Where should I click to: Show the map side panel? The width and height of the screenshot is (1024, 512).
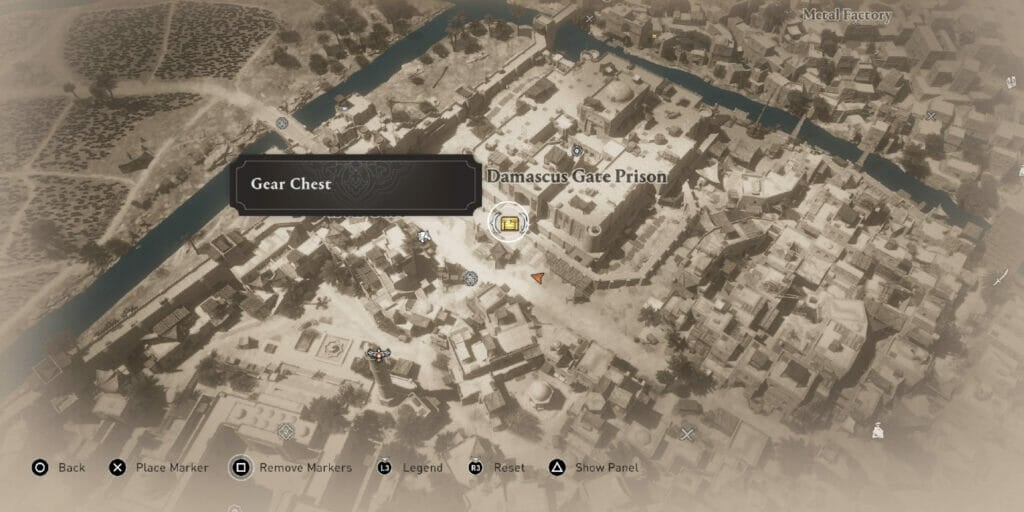pos(593,467)
